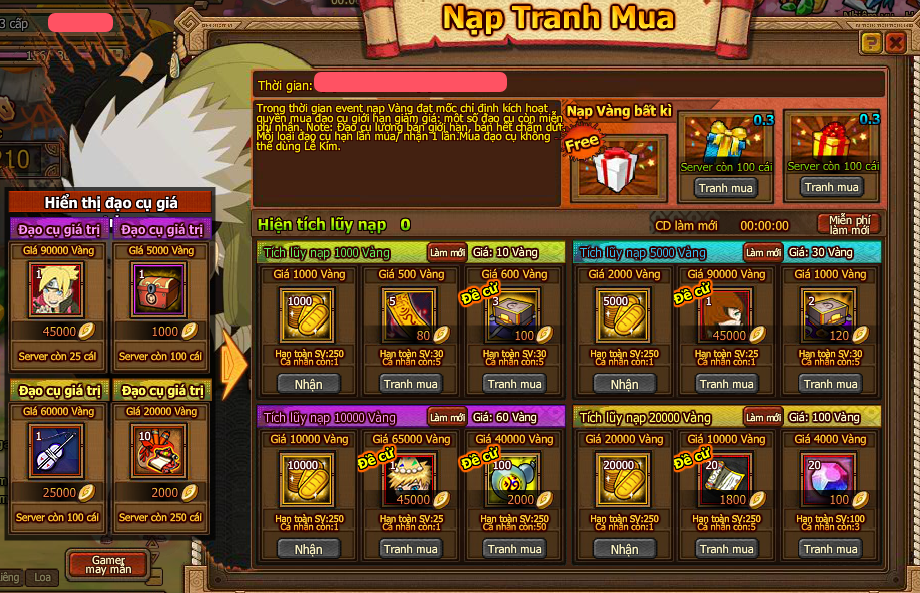Viewport: 920px width, 593px height.
Task: Open the Gamer may mắn button
Action: [x=107, y=563]
